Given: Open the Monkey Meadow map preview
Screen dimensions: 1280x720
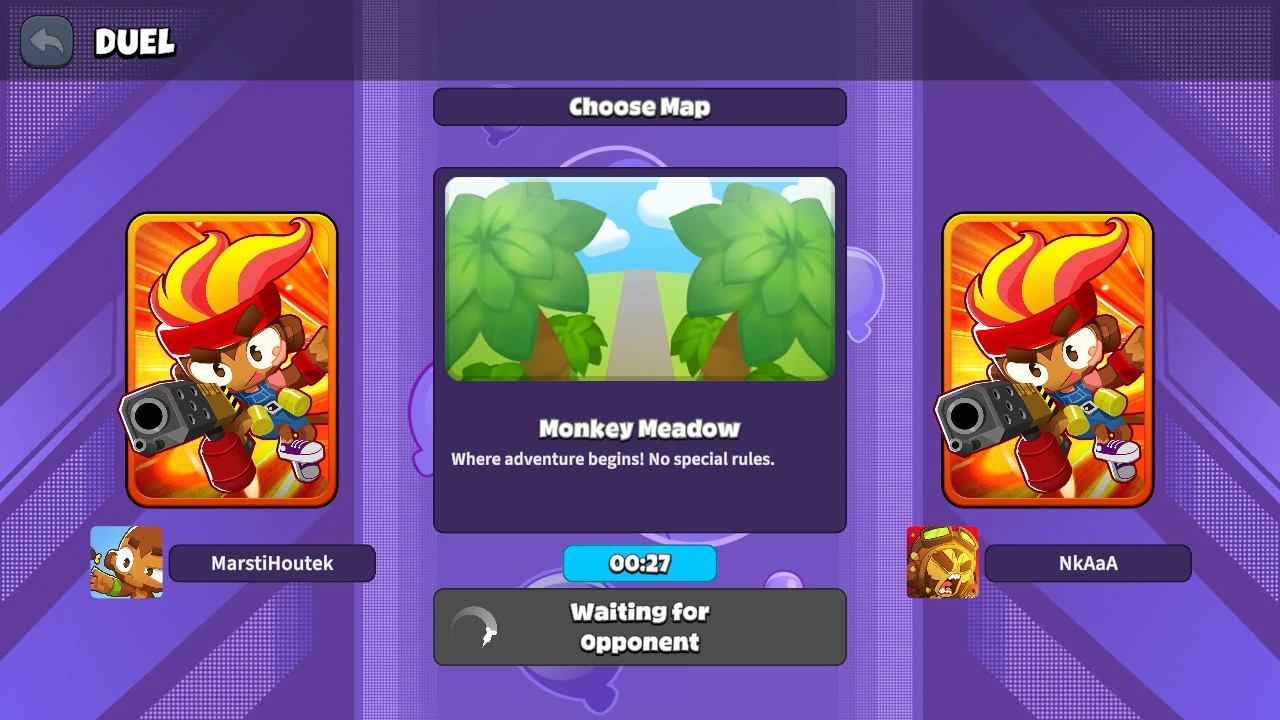Looking at the screenshot, I should [x=639, y=278].
